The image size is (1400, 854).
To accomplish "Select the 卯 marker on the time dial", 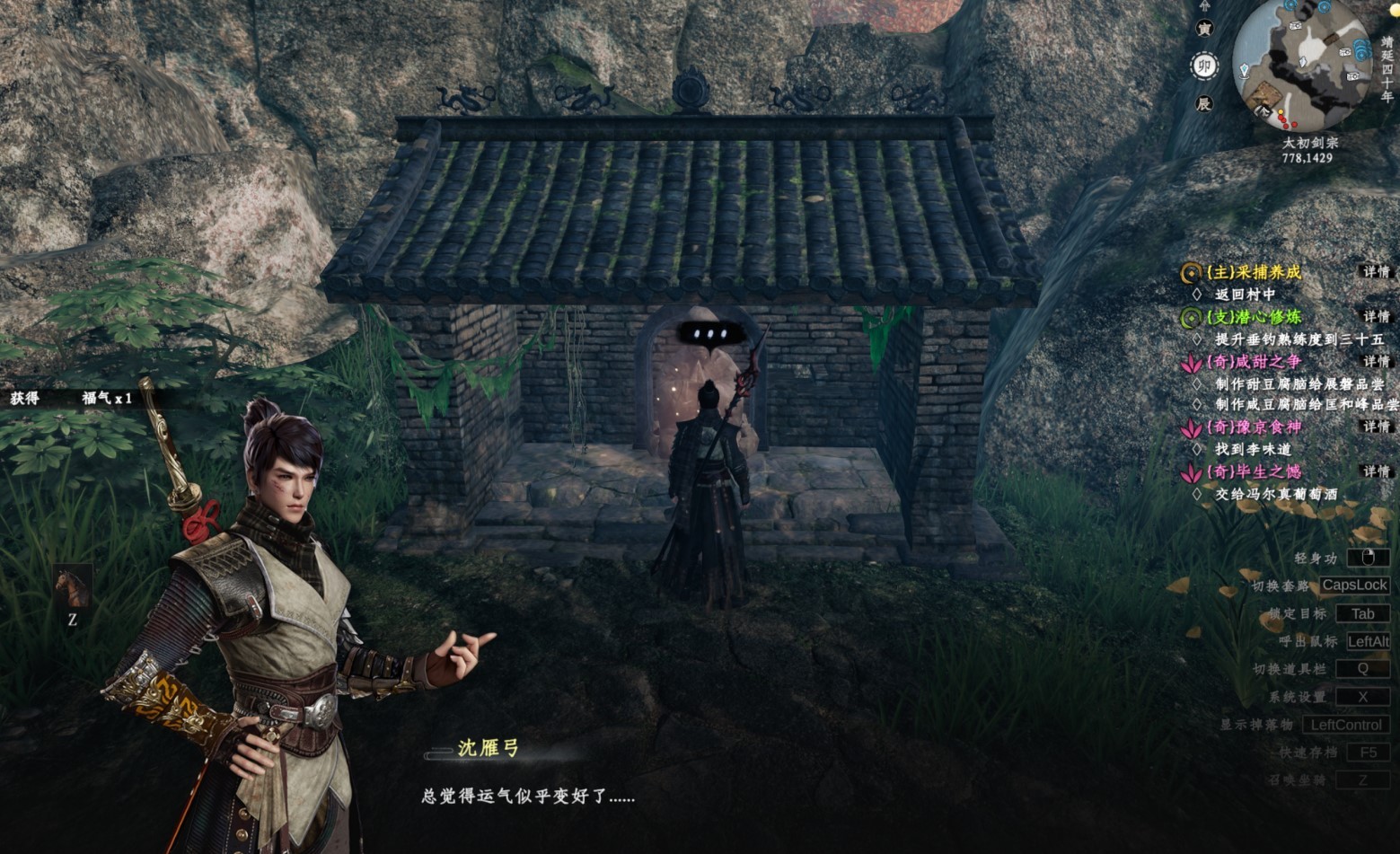I will (1205, 65).
